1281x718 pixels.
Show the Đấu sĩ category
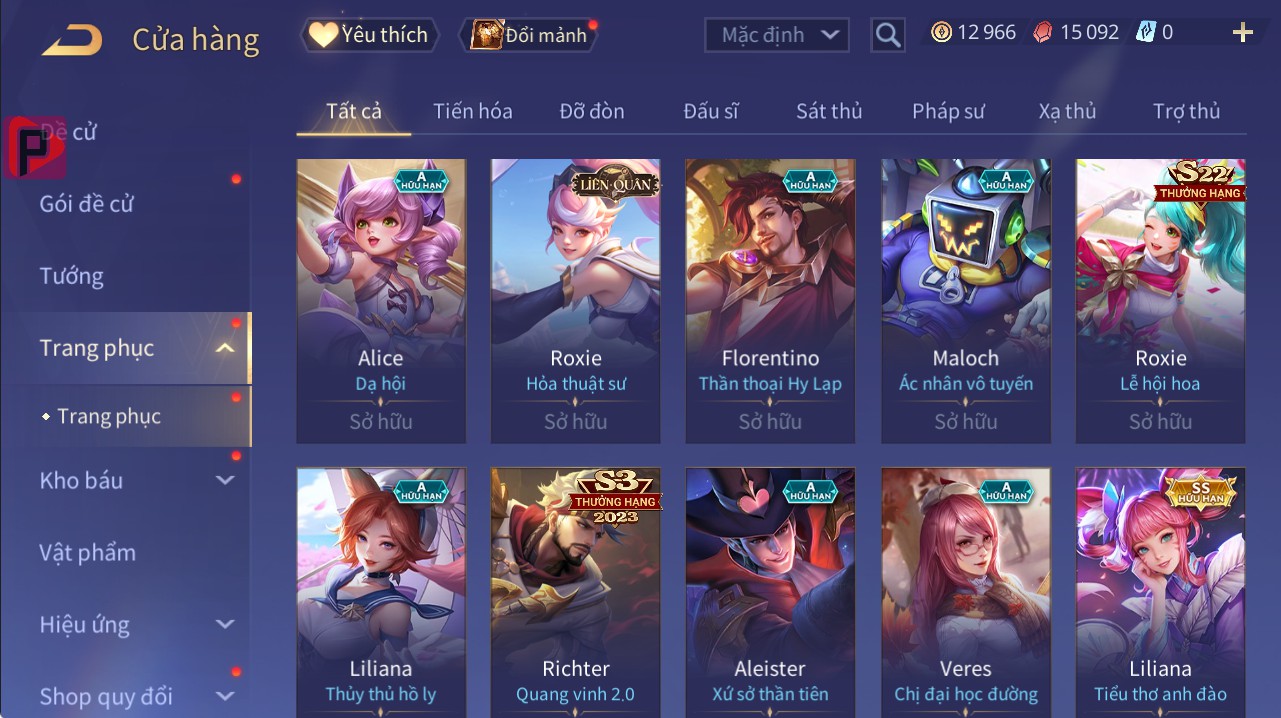711,111
